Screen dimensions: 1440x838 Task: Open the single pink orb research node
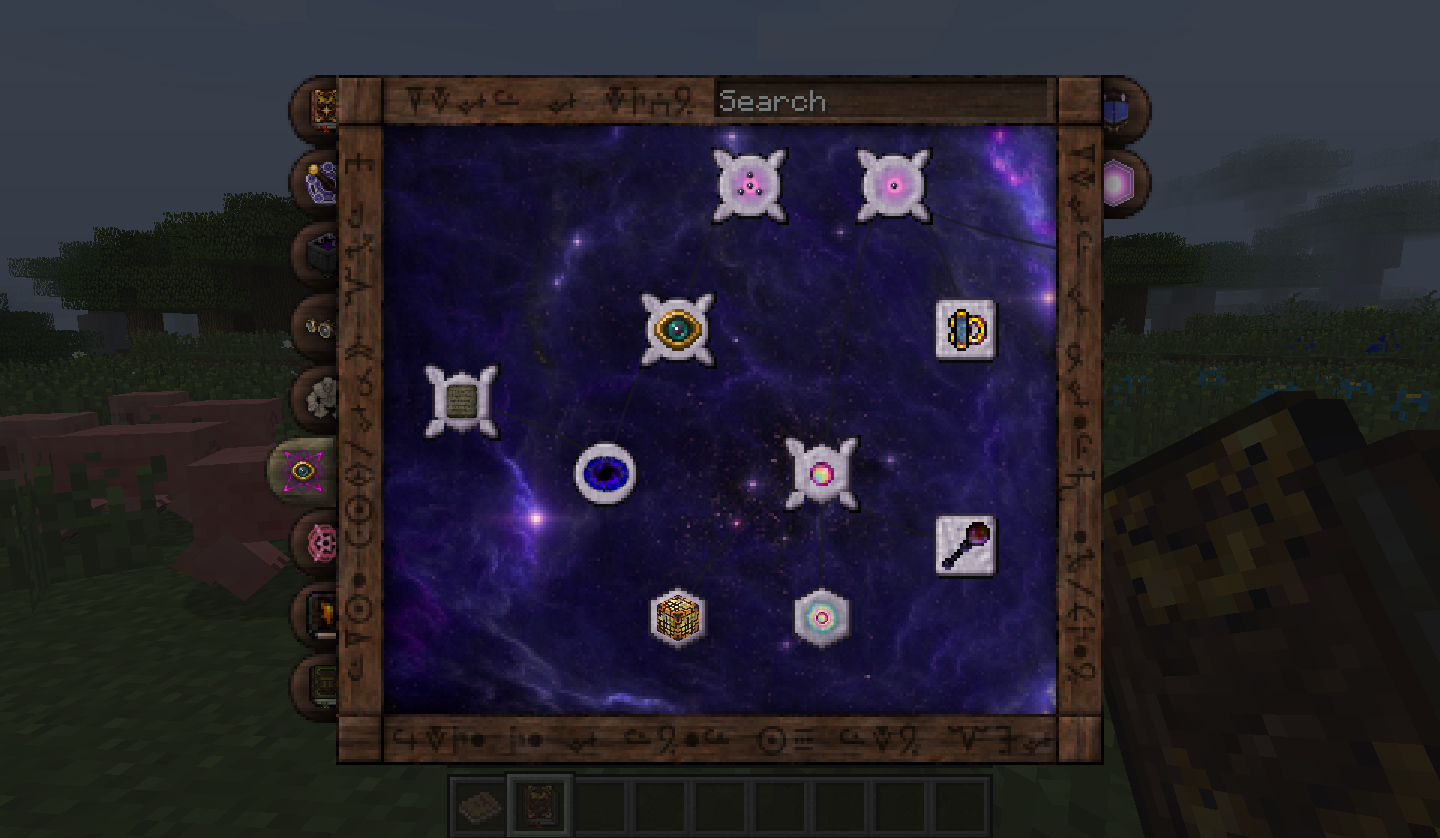[x=894, y=185]
